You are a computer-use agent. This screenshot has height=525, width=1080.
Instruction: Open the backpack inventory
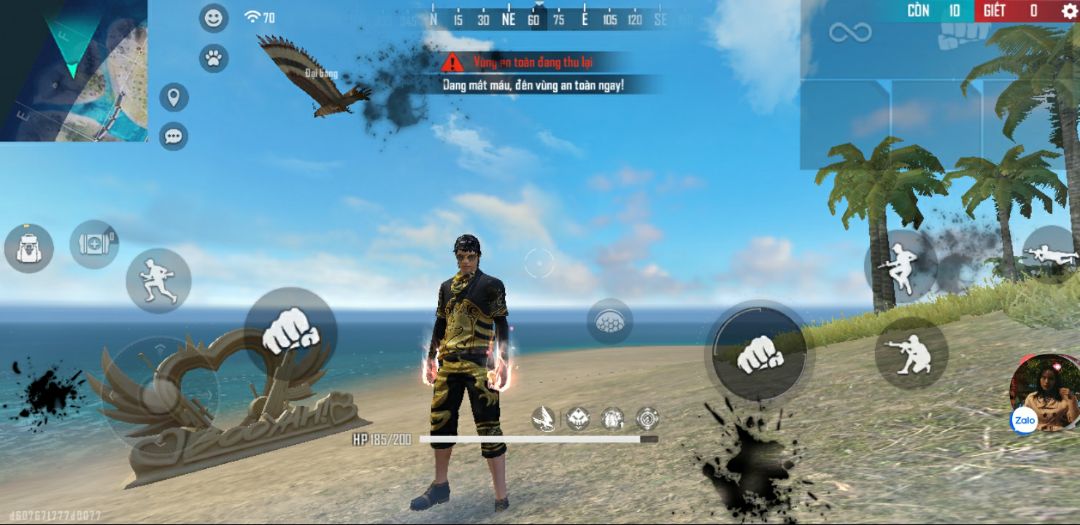click(28, 247)
